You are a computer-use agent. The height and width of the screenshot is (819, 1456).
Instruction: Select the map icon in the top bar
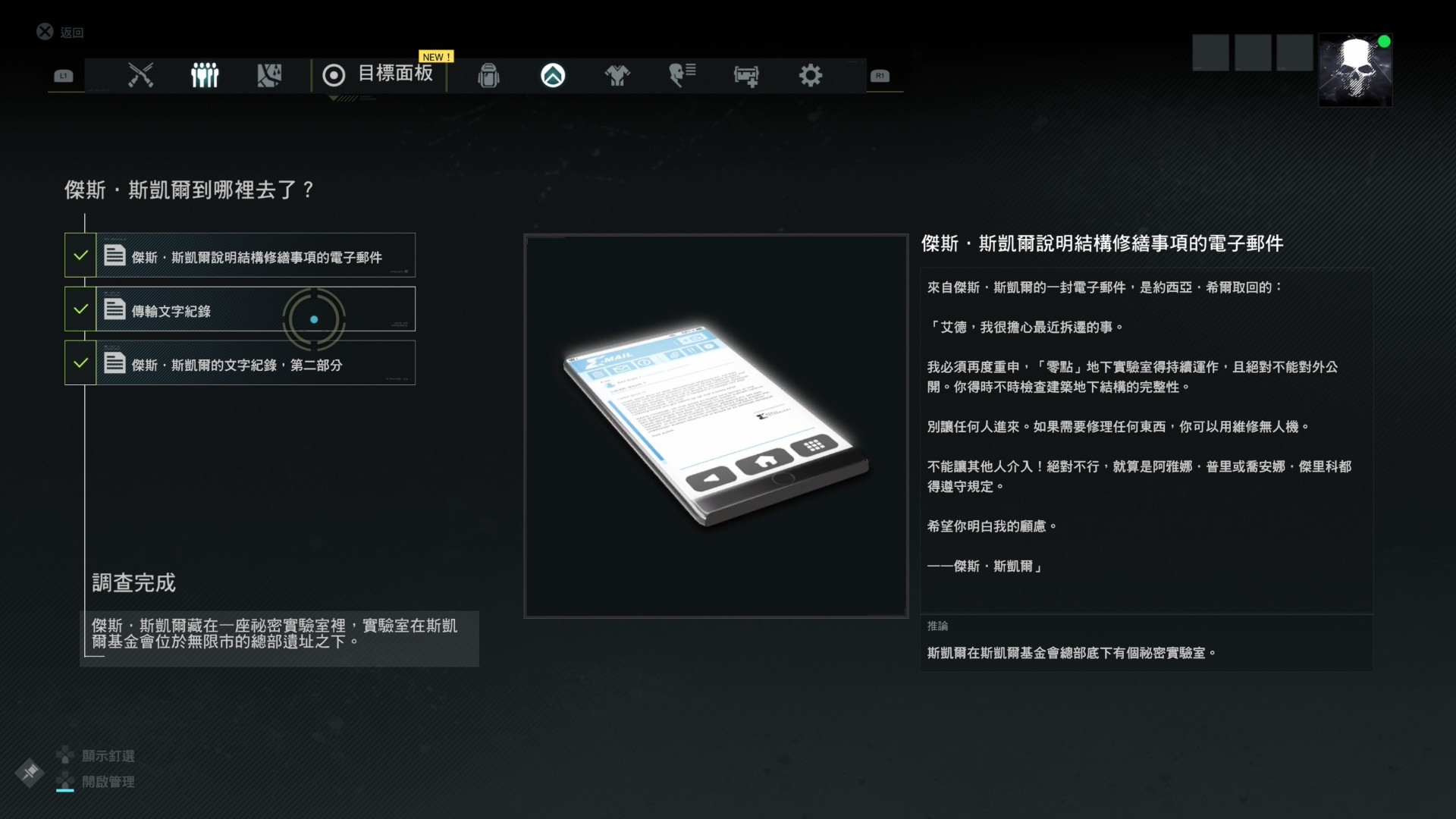[269, 76]
